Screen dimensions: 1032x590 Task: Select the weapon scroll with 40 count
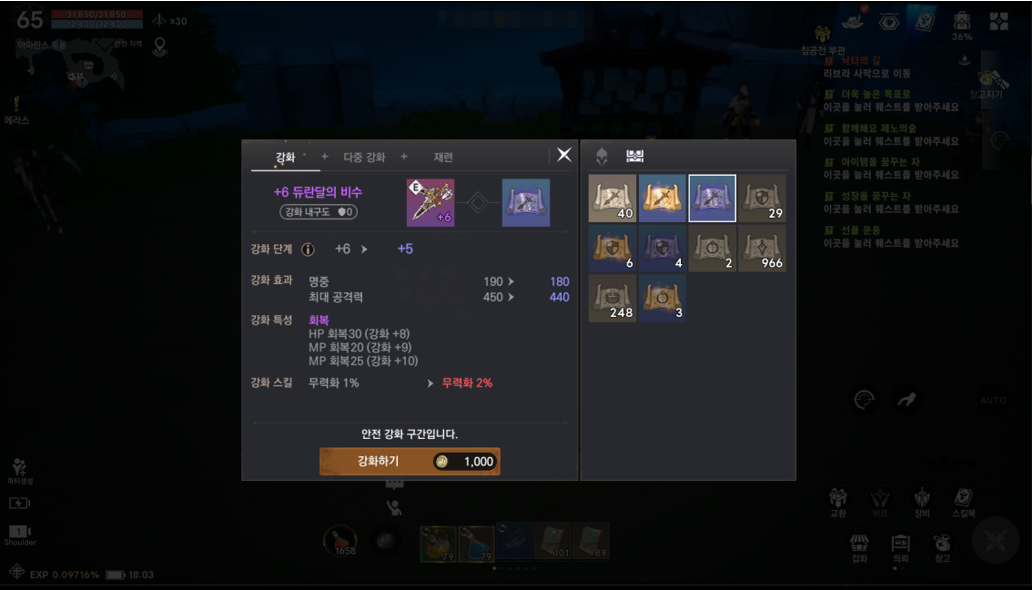[612, 198]
